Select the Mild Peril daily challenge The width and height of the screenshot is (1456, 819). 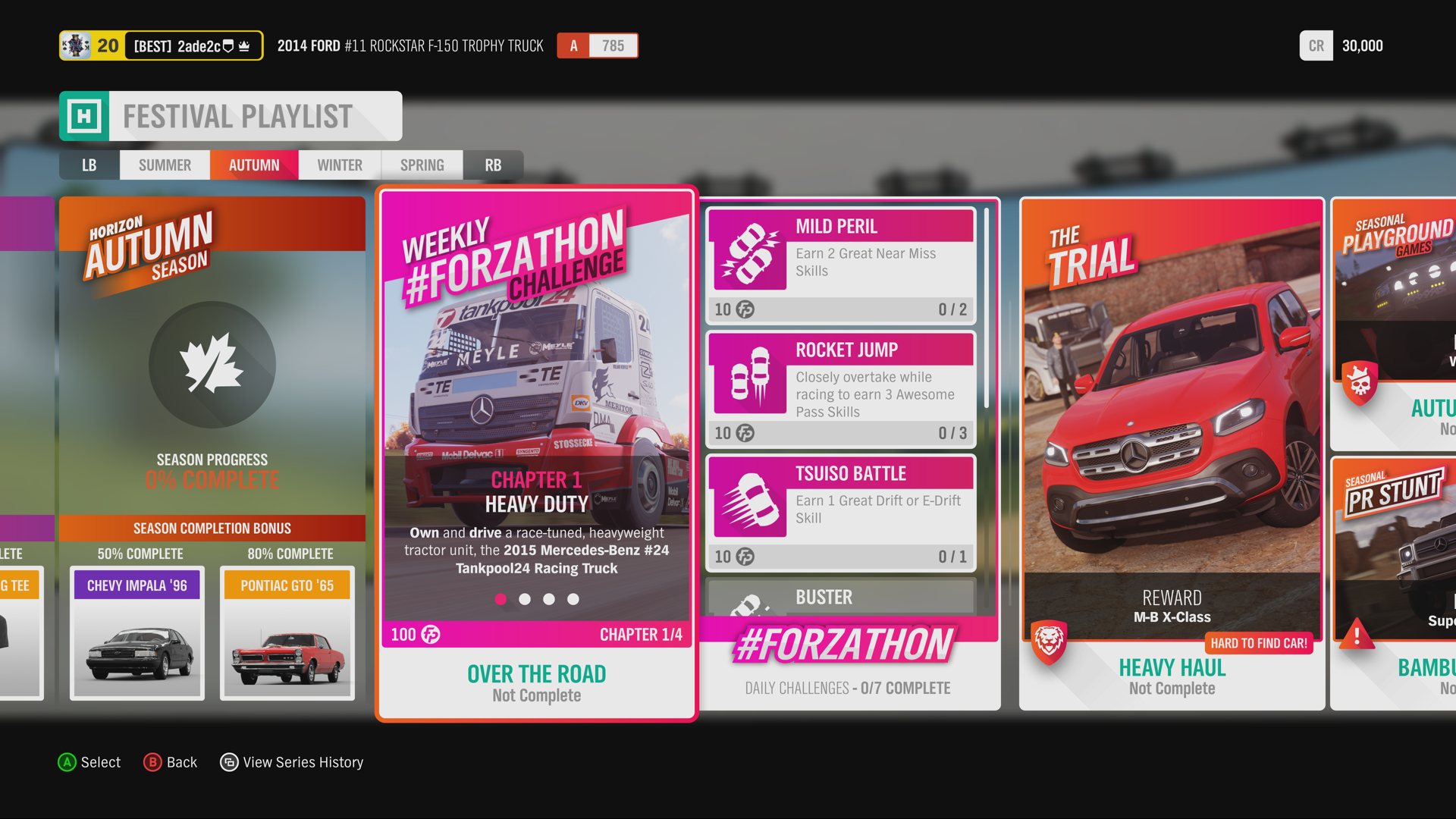point(840,265)
